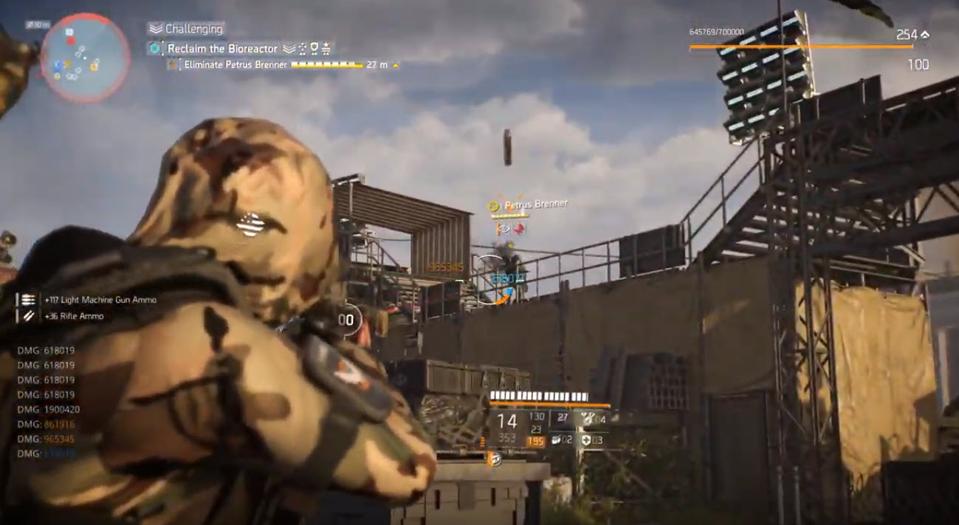Click the orange specialization icon below the ammo
This screenshot has width=959, height=525.
click(x=493, y=459)
